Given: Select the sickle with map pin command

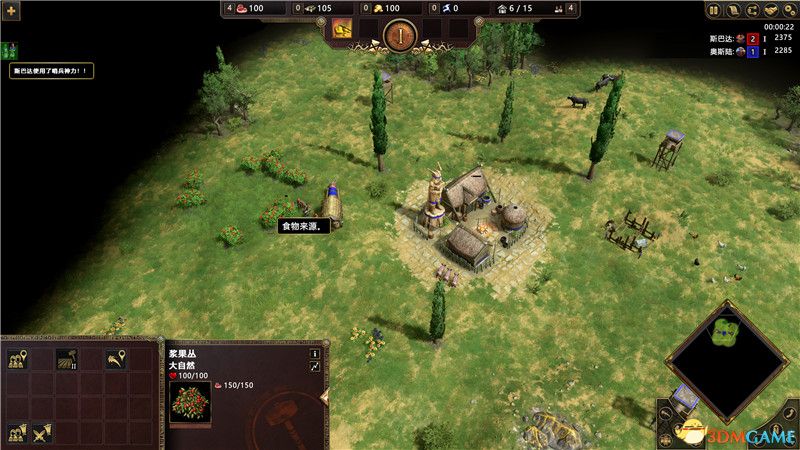Looking at the screenshot, I should 117,358.
